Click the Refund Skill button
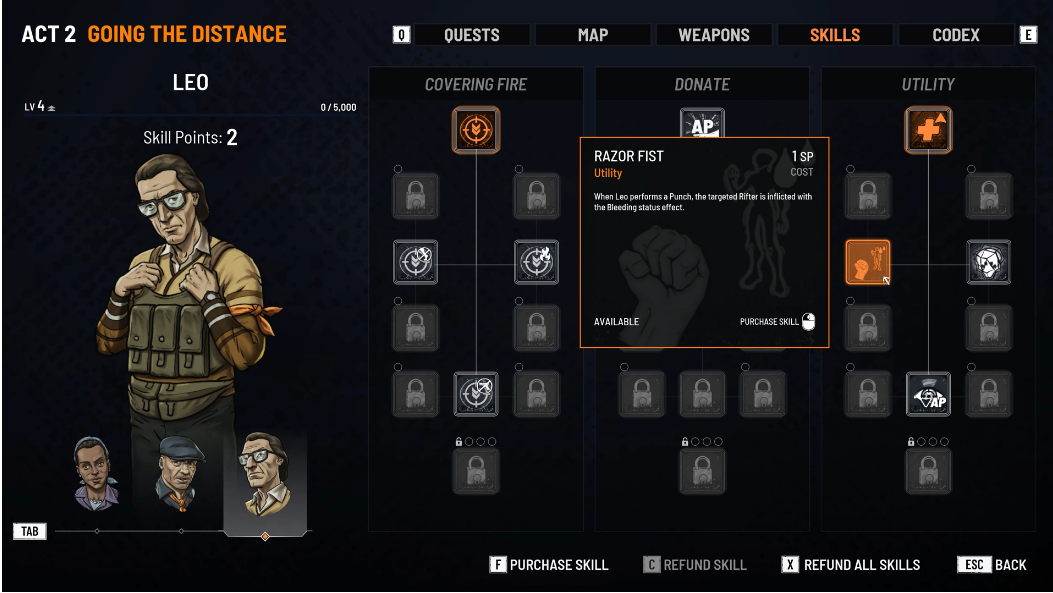Screen dimensions: 1053x593 (x=695, y=565)
